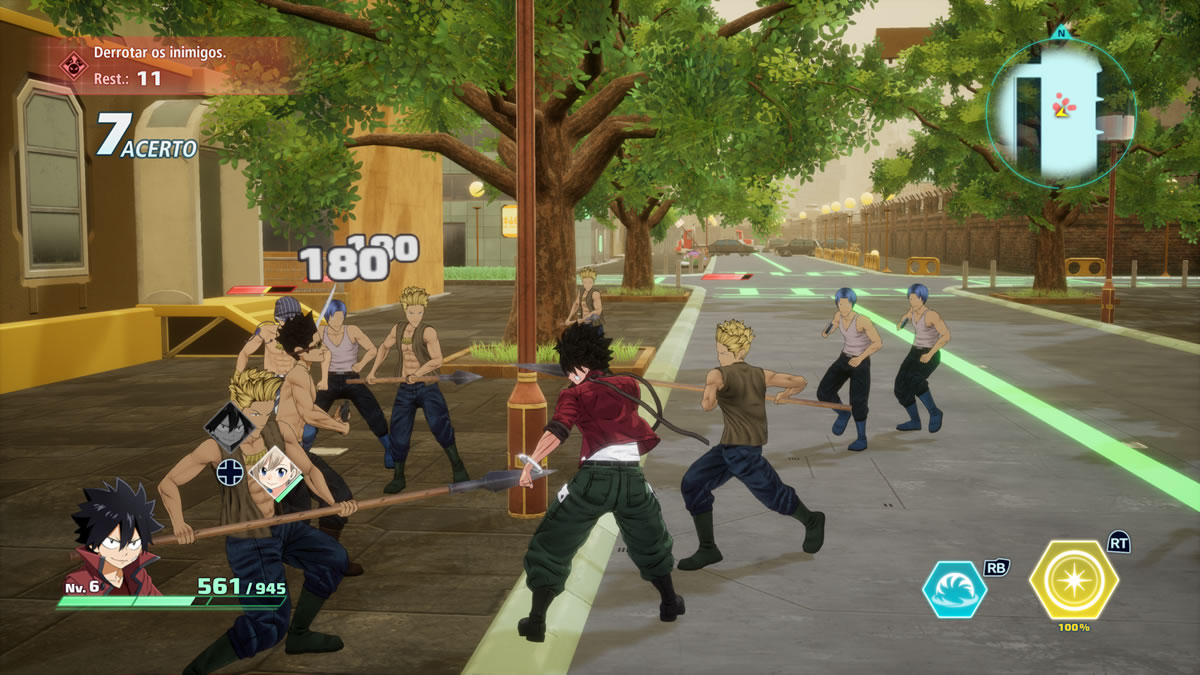
Task: Trigger the yellow starburst special skill
Action: (1074, 580)
